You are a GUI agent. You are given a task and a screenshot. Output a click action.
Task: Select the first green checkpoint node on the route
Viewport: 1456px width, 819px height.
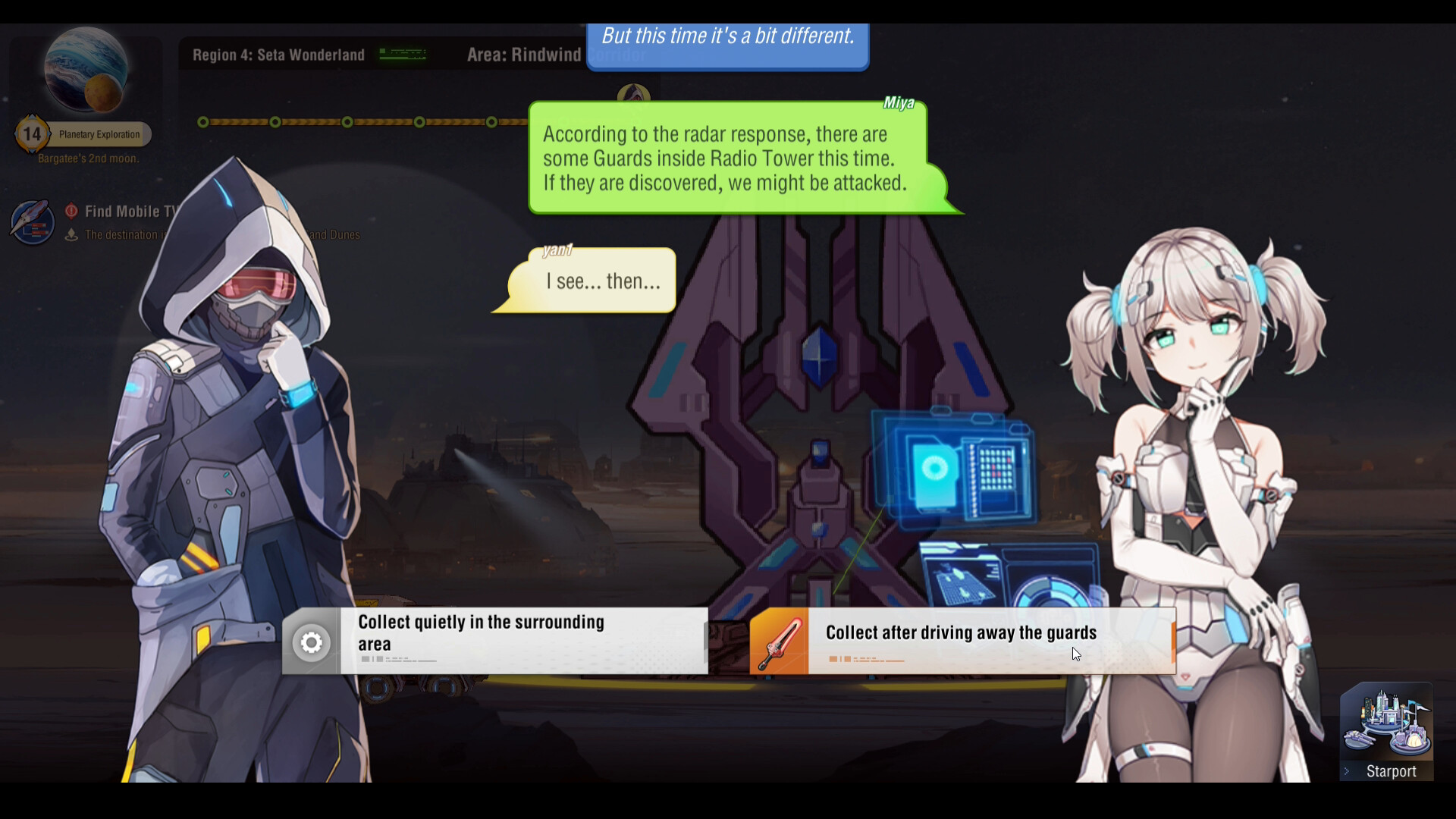tap(202, 121)
